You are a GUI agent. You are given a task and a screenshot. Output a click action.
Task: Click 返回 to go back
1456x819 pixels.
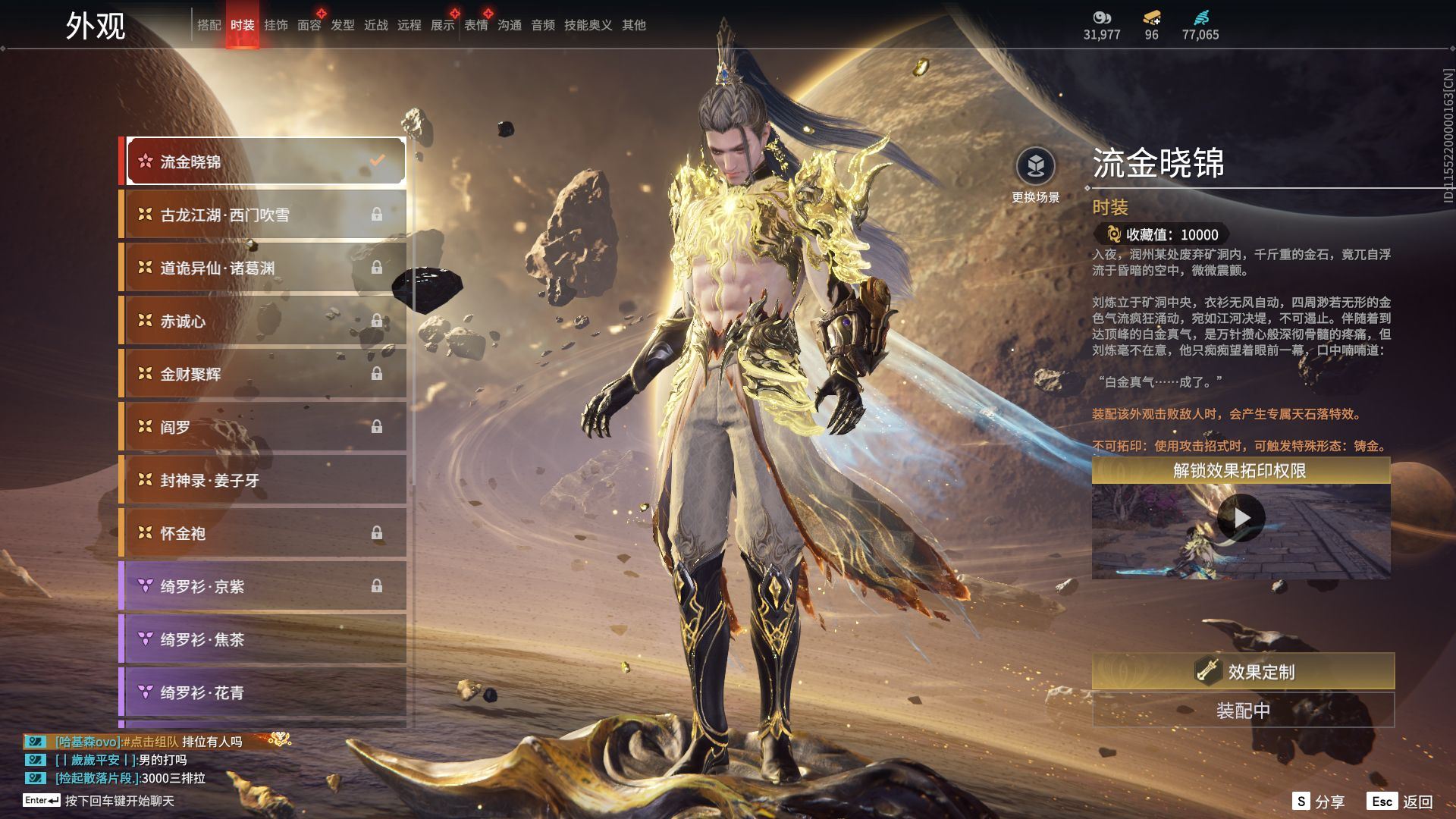click(x=1401, y=802)
